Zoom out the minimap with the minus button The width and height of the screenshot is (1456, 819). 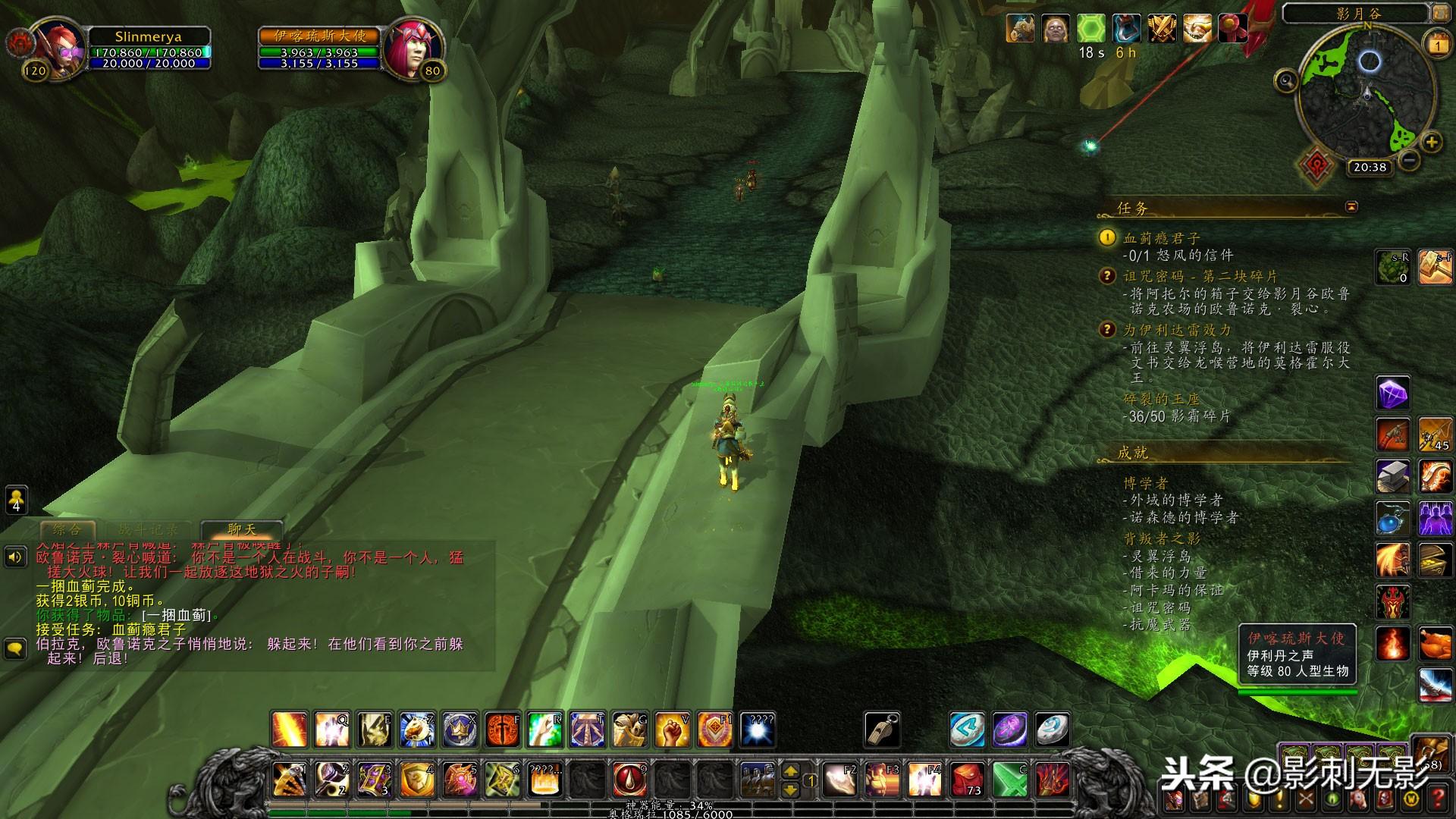[x=1409, y=161]
